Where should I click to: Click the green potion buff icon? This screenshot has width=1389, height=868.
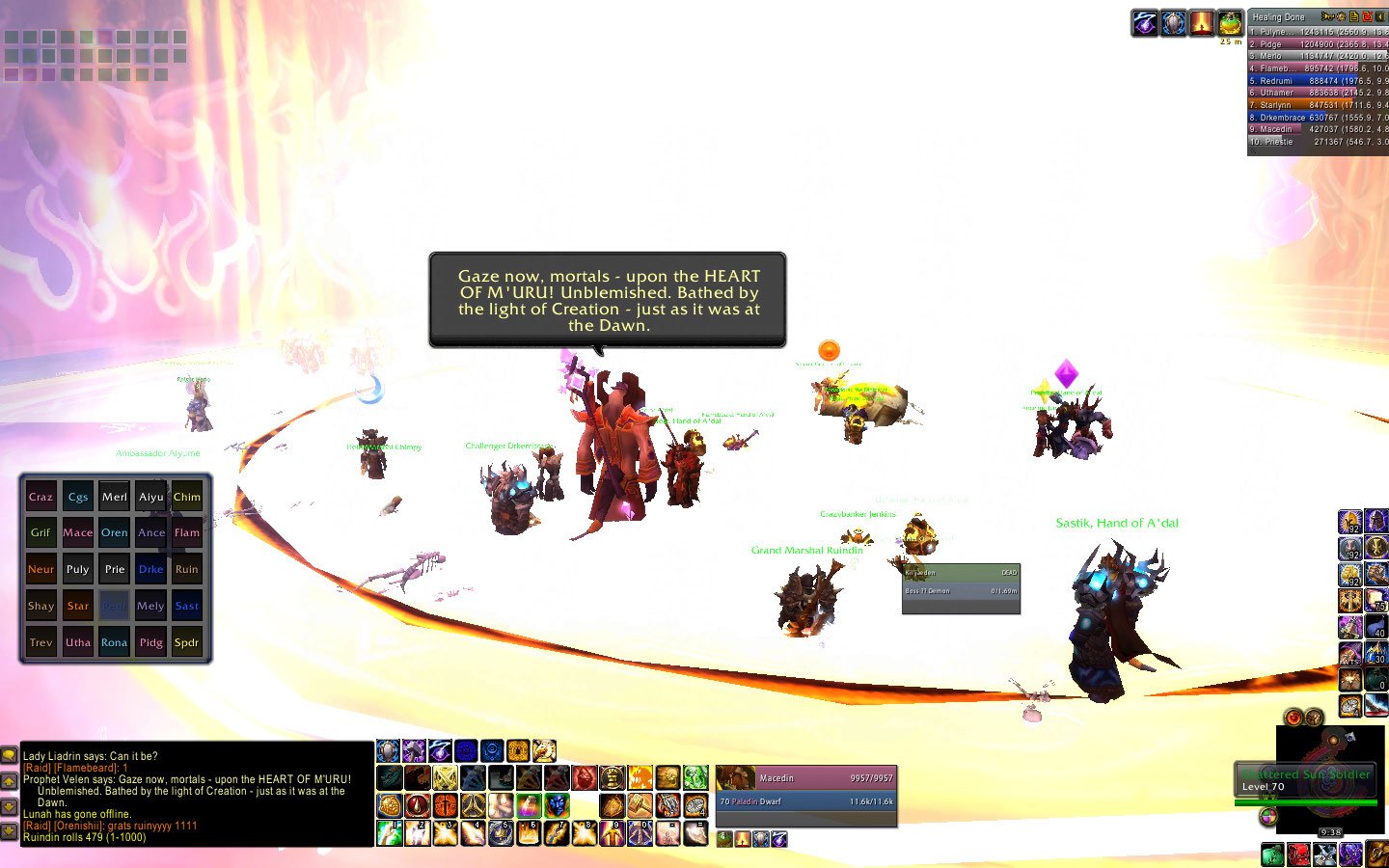(1230, 23)
